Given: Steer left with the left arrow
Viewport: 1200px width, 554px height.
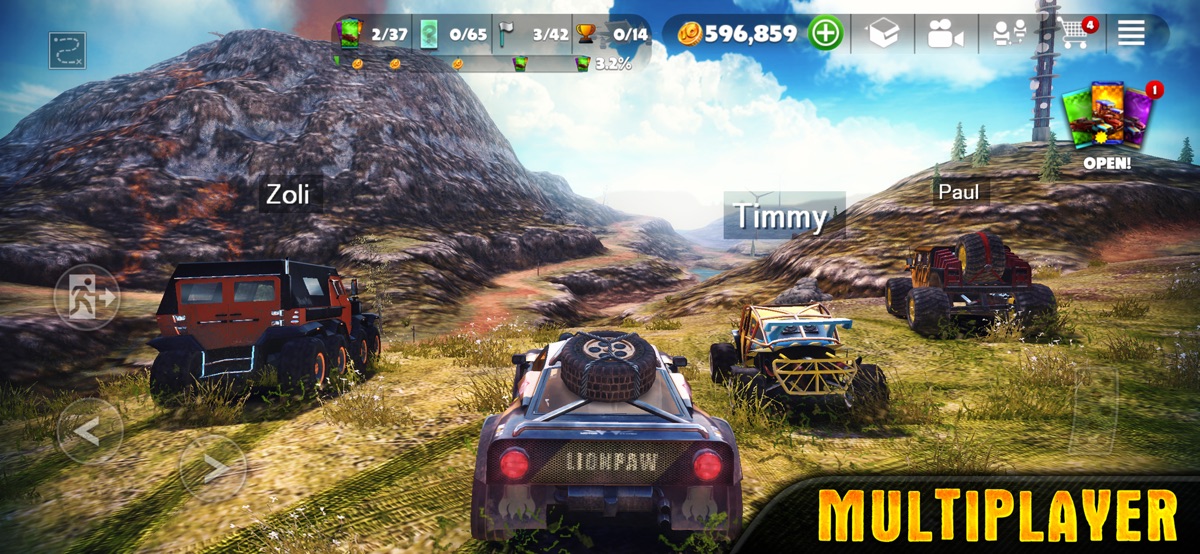Looking at the screenshot, I should (x=90, y=431).
